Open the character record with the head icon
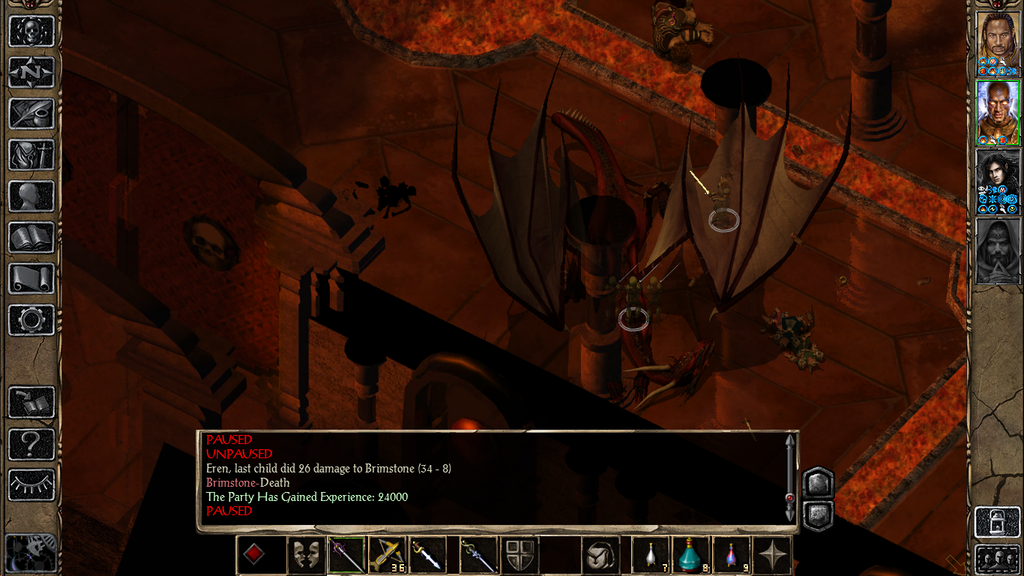Screen dimensions: 1024x576 pos(31,195)
